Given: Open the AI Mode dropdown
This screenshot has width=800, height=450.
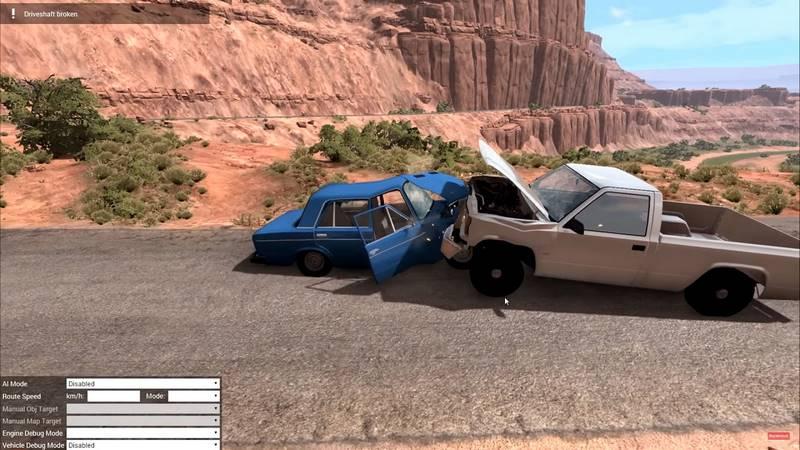Looking at the screenshot, I should pyautogui.click(x=142, y=384).
